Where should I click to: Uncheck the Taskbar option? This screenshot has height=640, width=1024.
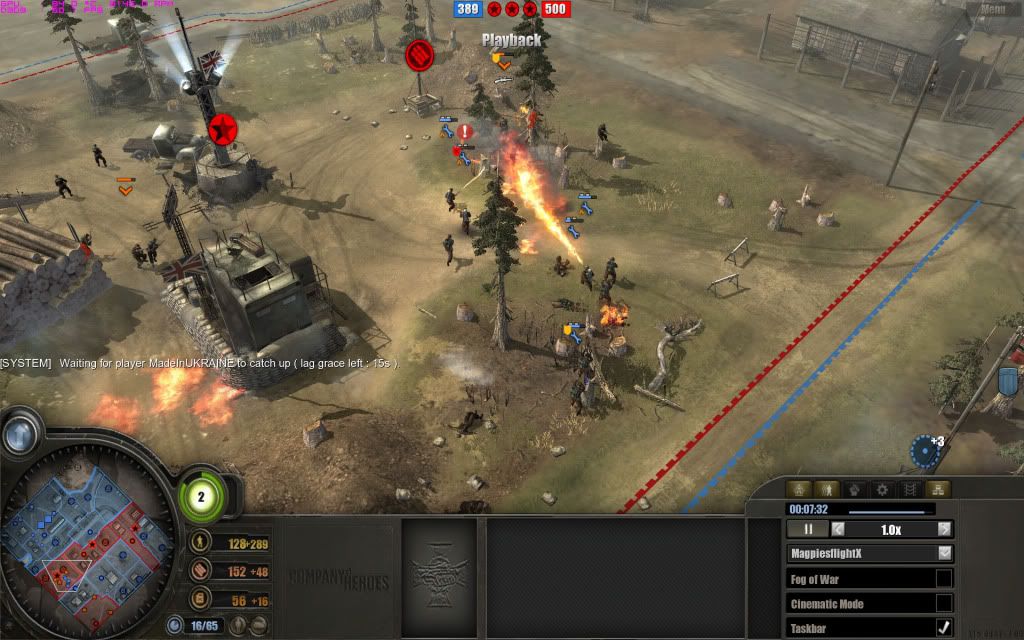point(944,628)
